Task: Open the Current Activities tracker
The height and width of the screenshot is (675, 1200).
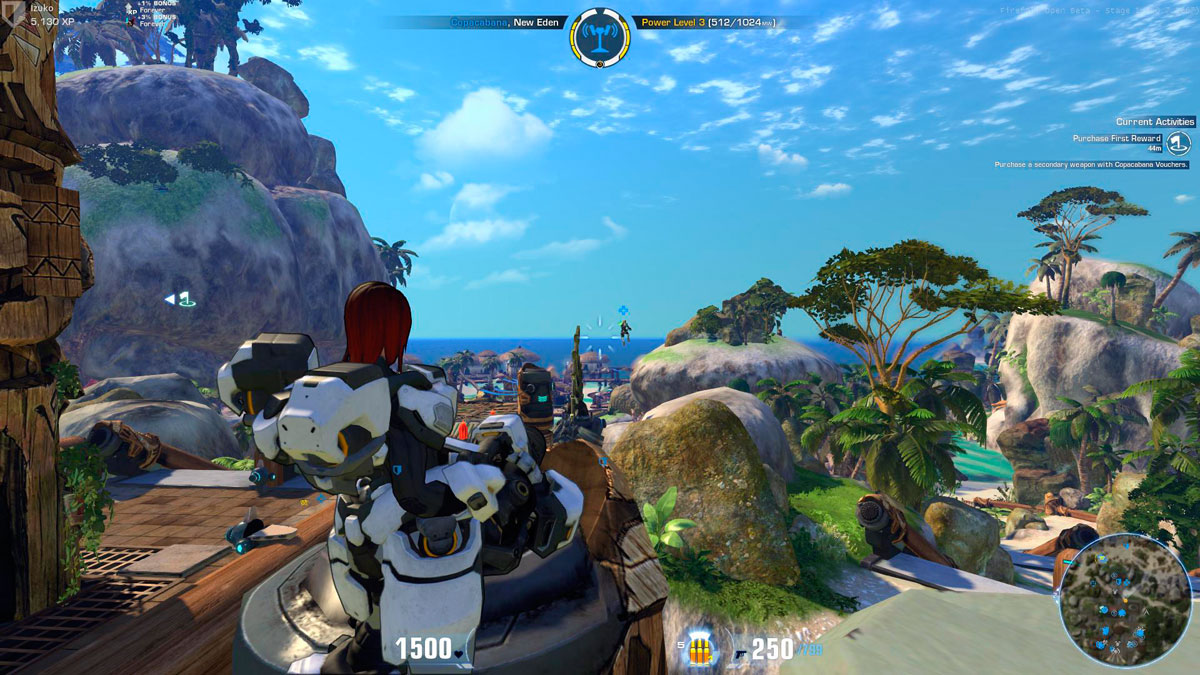Action: click(1155, 122)
